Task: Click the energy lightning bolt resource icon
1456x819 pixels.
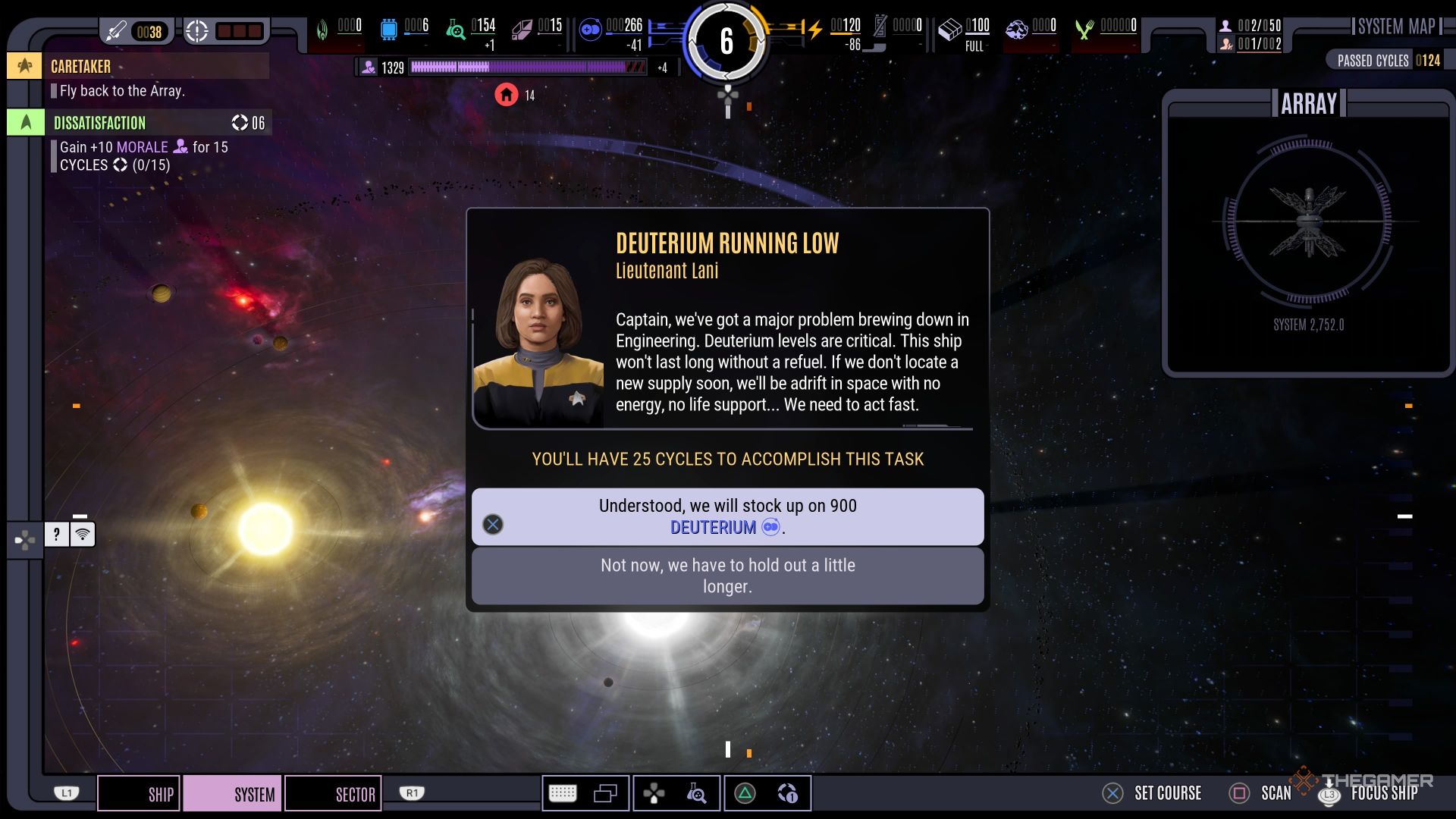Action: coord(815,30)
